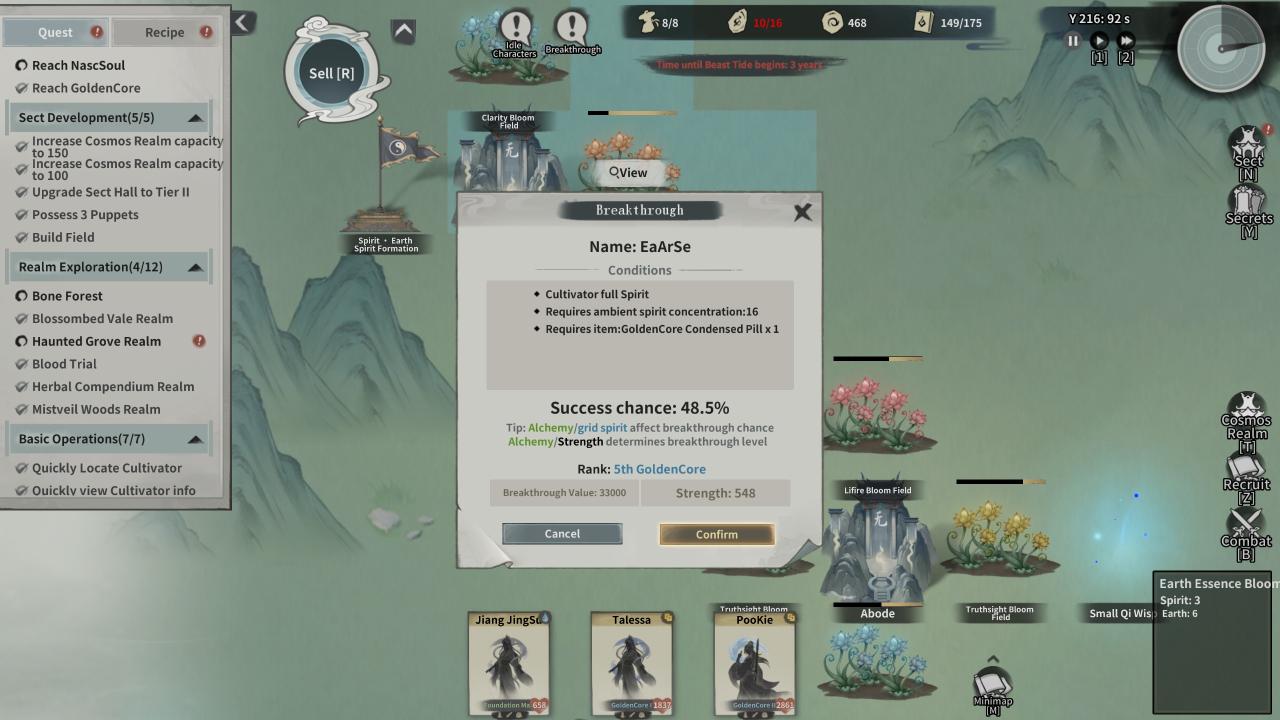This screenshot has height=720, width=1280.
Task: Open the Recipe tab
Action: (164, 32)
